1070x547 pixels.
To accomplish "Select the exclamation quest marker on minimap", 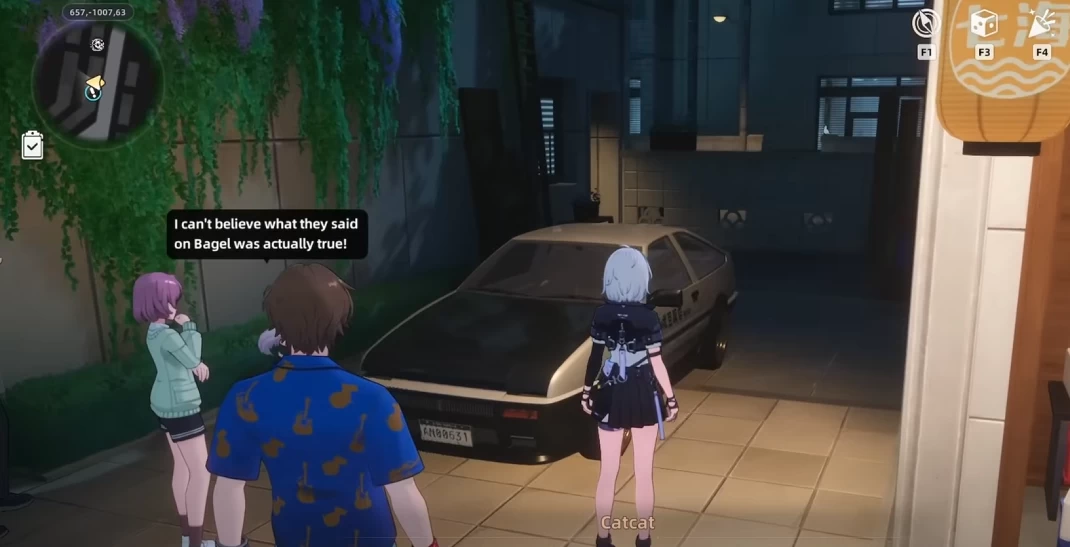I will (x=93, y=93).
